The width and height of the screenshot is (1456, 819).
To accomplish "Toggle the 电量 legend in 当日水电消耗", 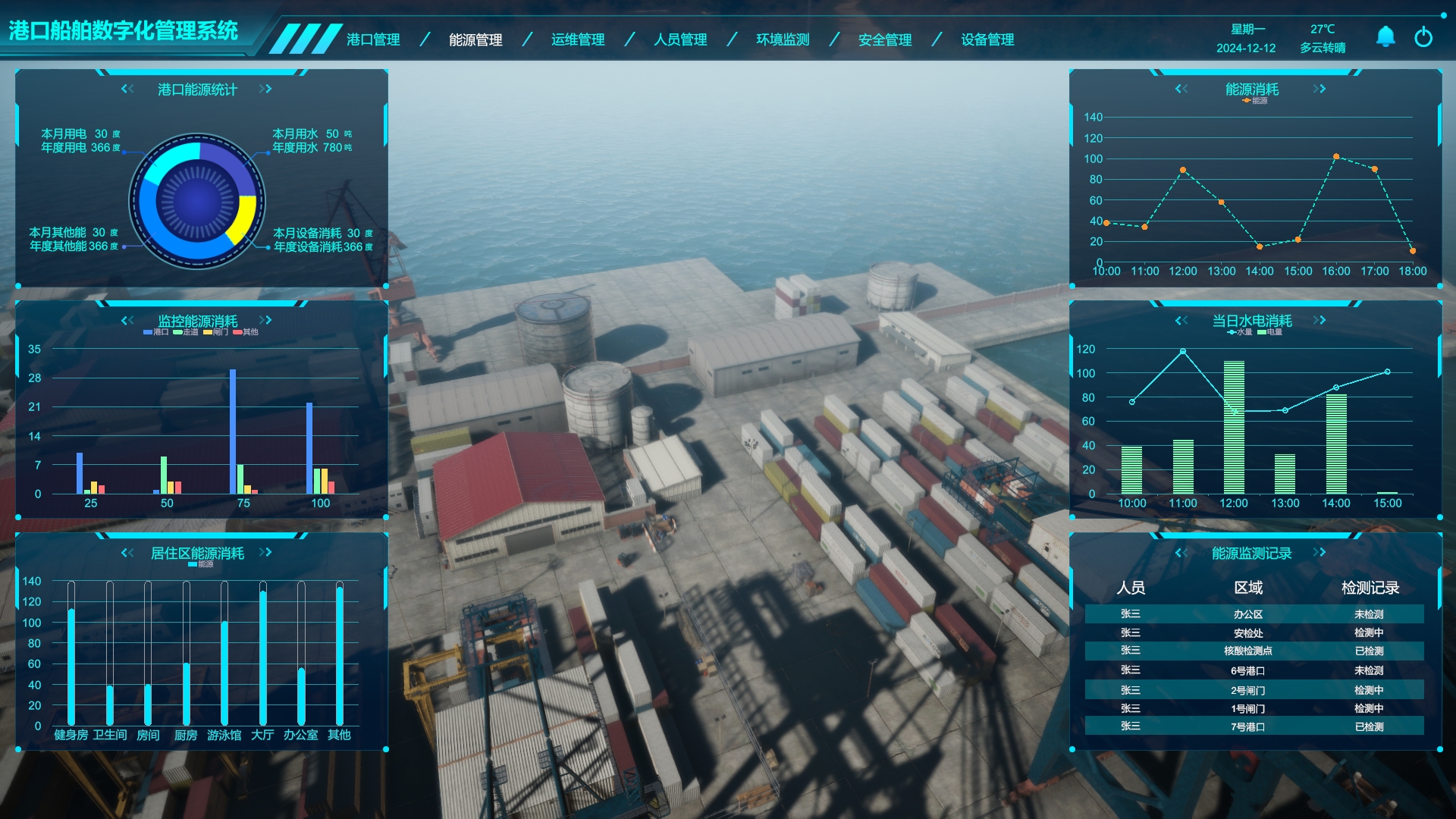I will (1270, 332).
